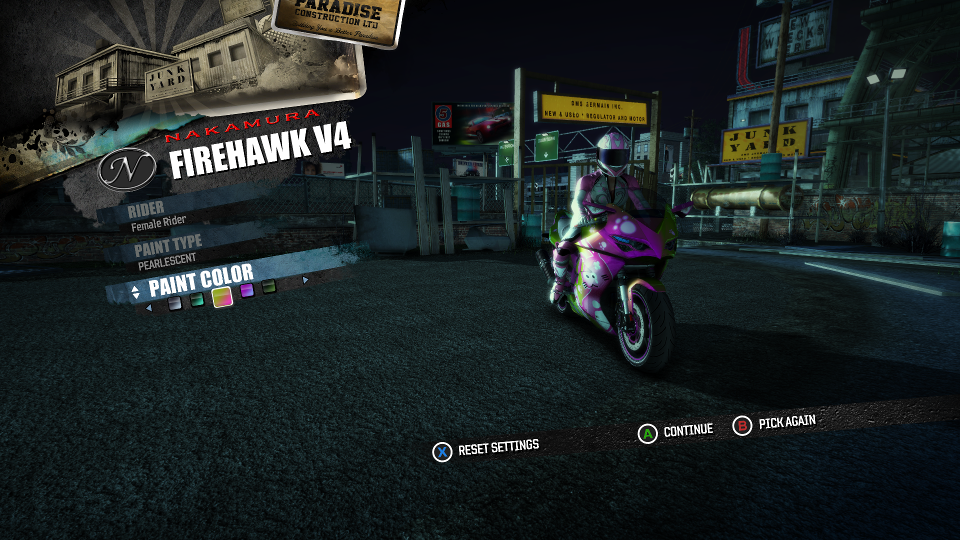
Task: Select the Paint Color row
Action: pyautogui.click(x=200, y=281)
